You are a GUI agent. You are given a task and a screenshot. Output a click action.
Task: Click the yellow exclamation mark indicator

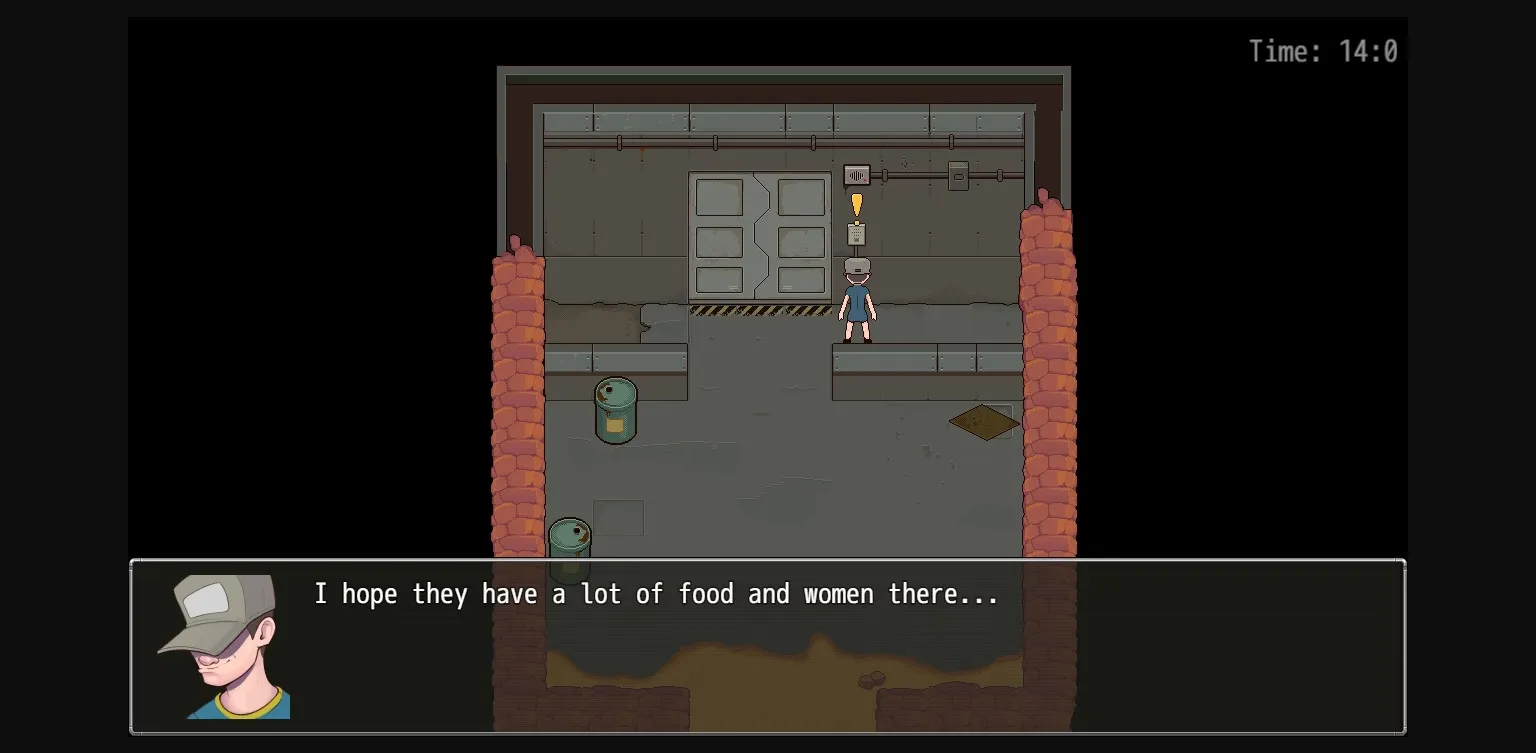pyautogui.click(x=857, y=206)
